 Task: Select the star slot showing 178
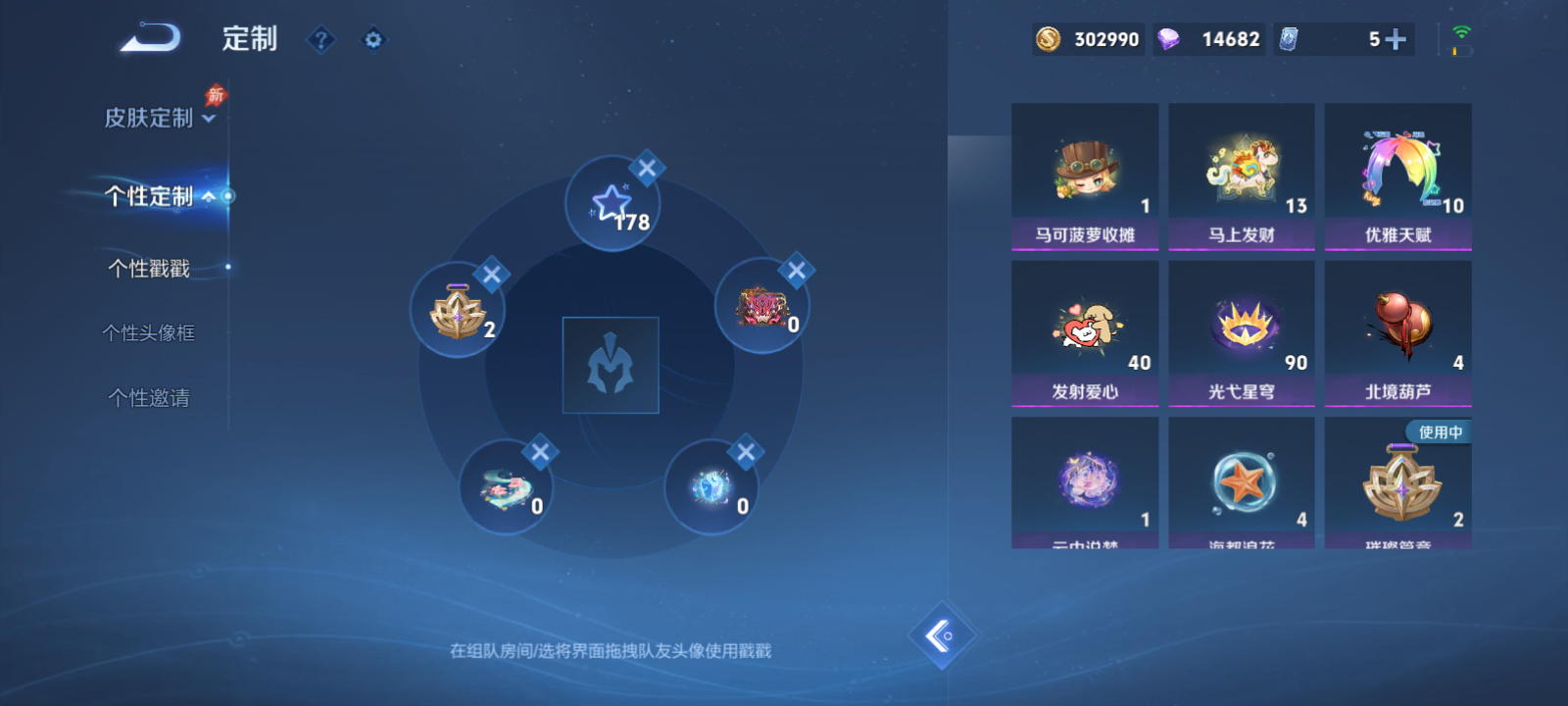(x=612, y=201)
